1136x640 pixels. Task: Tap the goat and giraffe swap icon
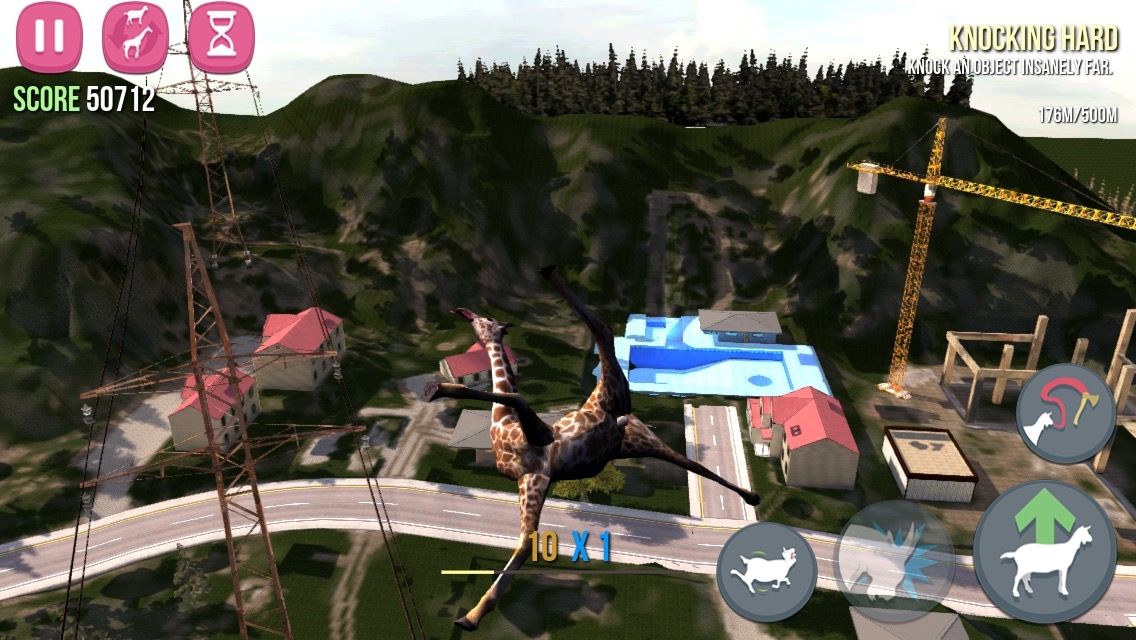(135, 37)
